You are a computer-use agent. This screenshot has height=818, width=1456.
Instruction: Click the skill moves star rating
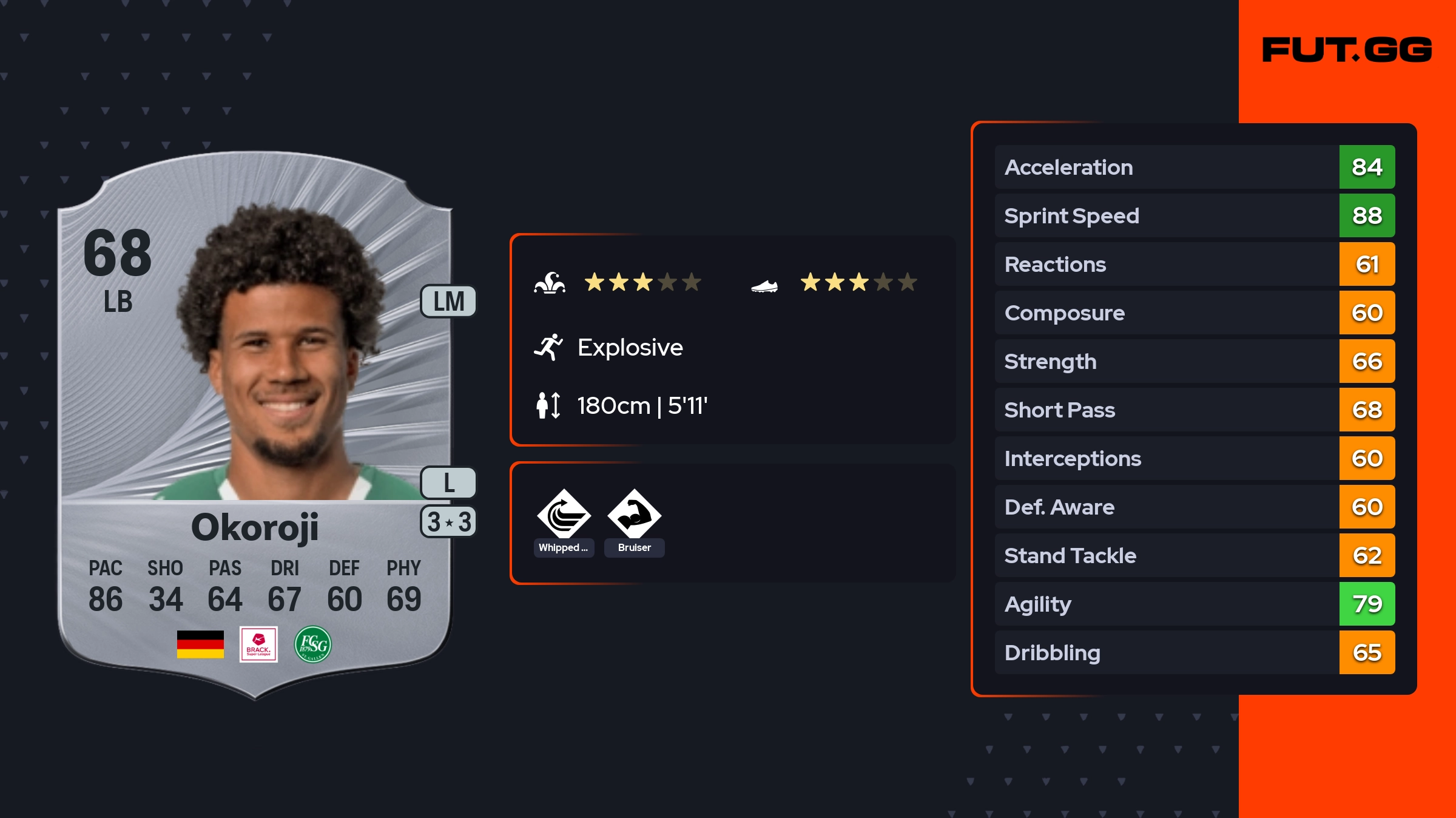click(x=642, y=282)
